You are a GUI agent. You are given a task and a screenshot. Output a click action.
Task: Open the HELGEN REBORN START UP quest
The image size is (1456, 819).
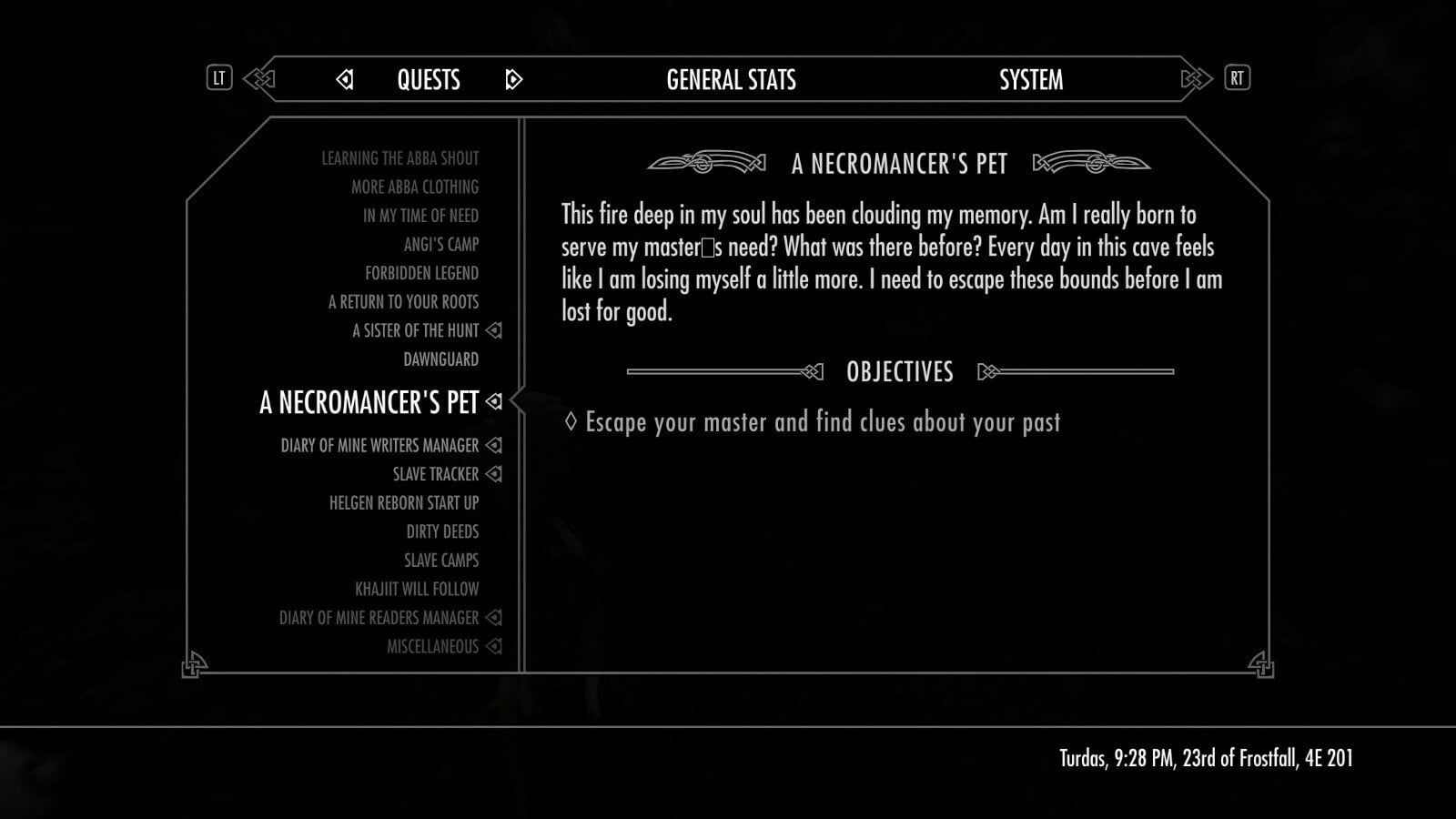click(x=407, y=502)
